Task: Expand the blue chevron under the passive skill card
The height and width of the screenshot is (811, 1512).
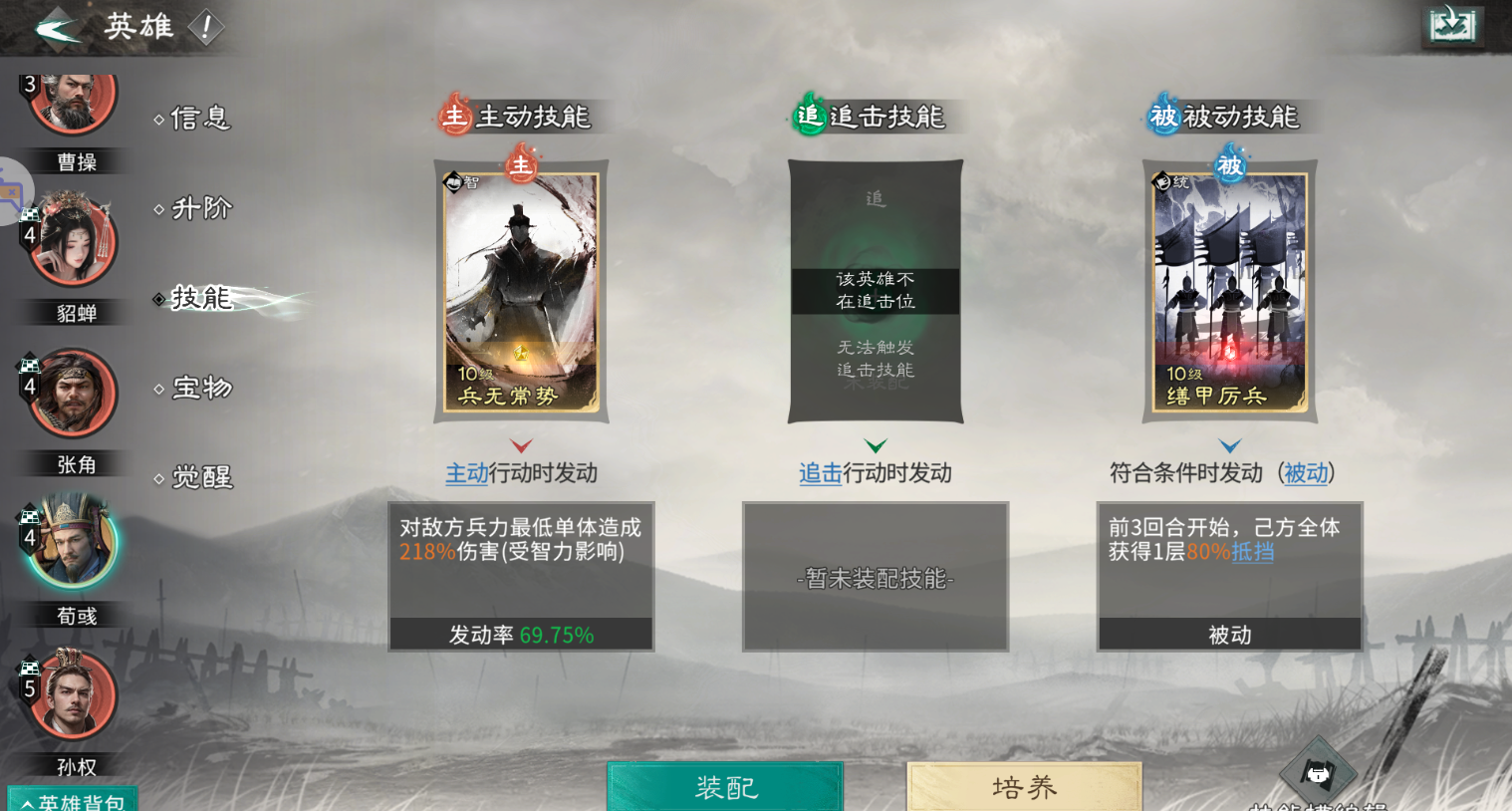Action: (x=1229, y=445)
